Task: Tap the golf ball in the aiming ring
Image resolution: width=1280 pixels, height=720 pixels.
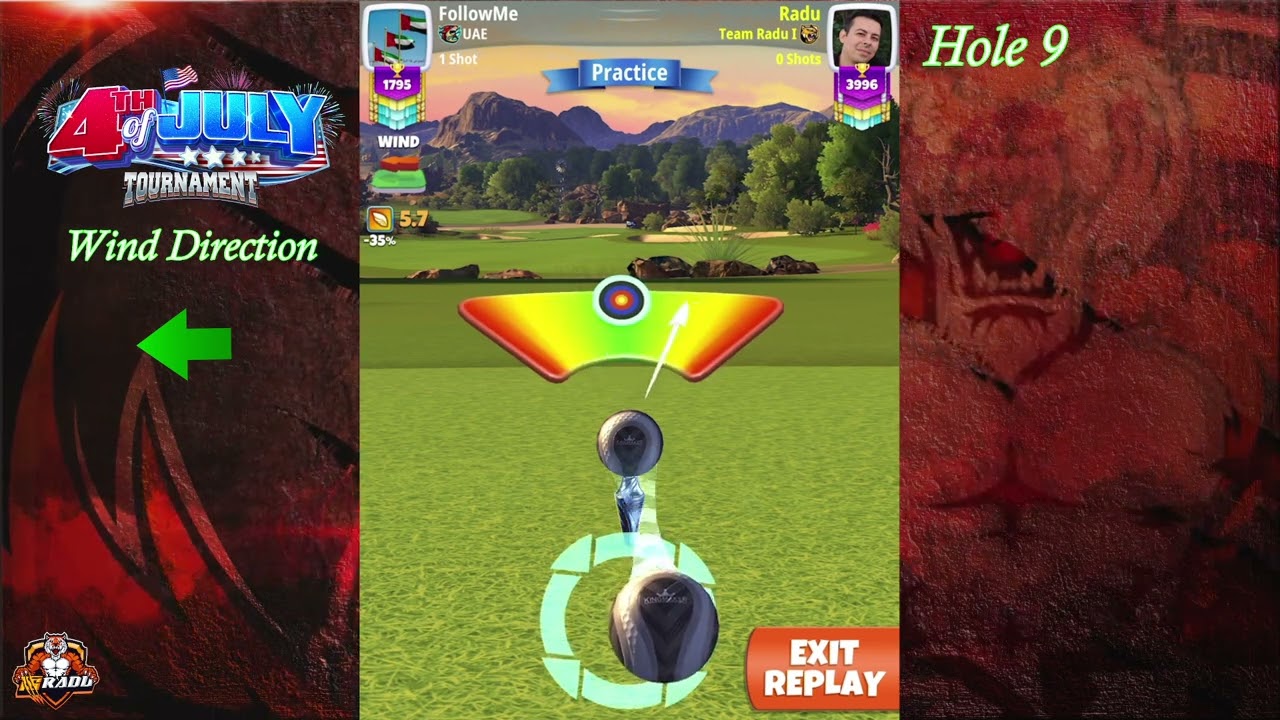Action: click(x=663, y=625)
